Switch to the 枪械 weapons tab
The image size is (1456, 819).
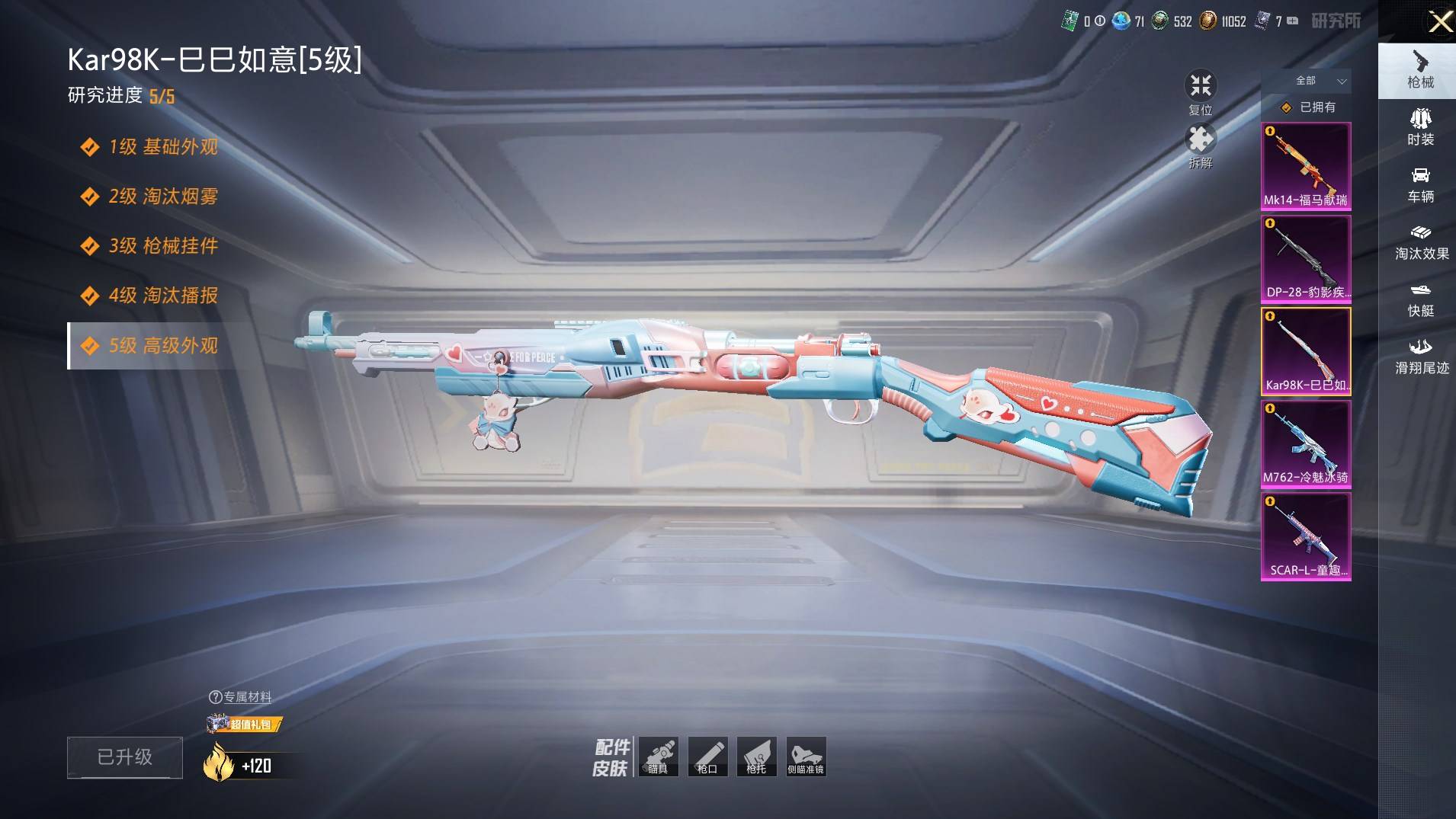click(x=1419, y=70)
